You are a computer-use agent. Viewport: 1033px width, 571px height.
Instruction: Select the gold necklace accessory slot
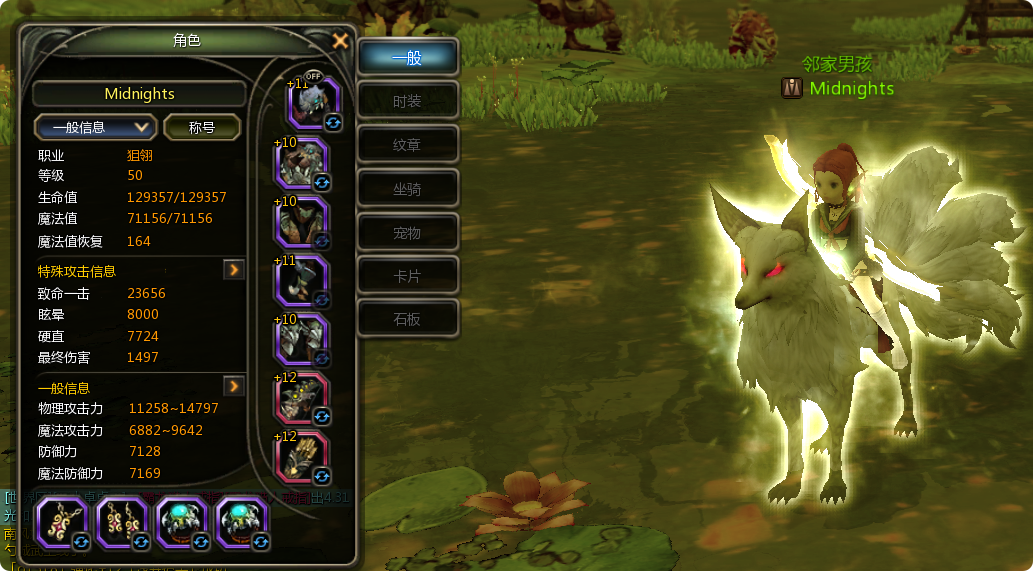pos(62,523)
